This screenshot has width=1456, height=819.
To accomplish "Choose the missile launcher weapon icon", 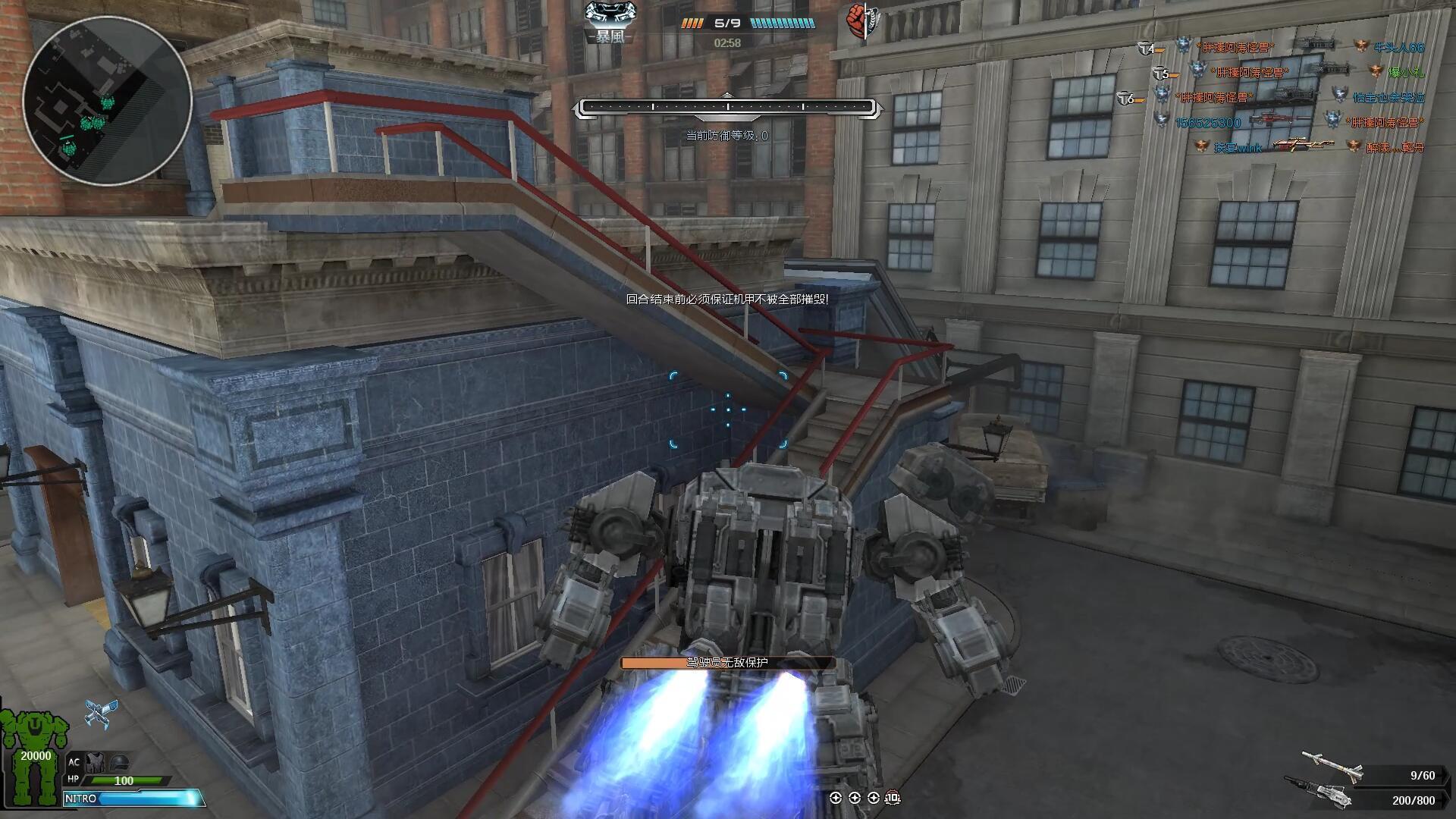I will pyautogui.click(x=1331, y=766).
